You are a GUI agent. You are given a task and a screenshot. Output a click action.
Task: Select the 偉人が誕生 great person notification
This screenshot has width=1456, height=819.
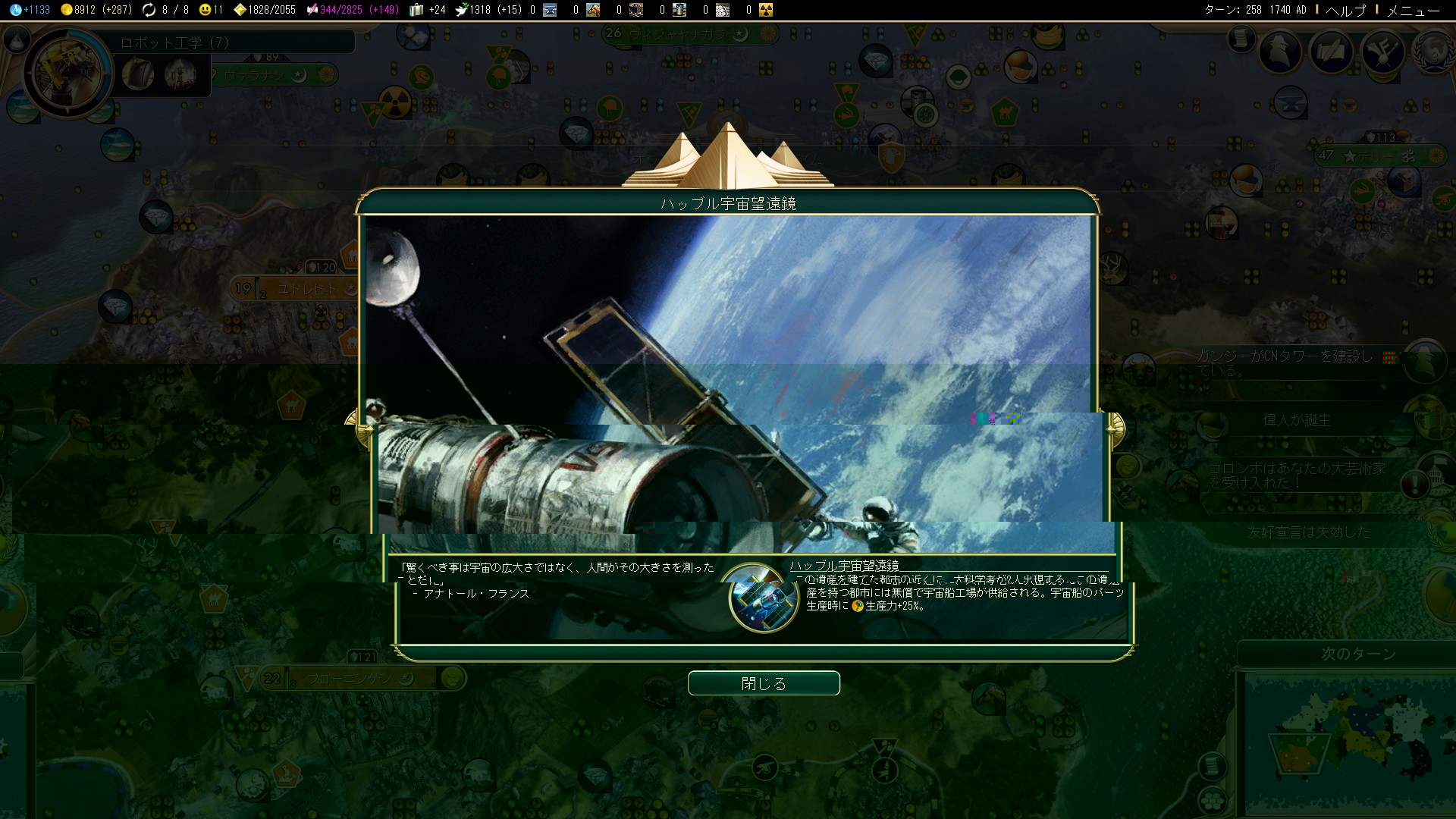(x=1297, y=420)
